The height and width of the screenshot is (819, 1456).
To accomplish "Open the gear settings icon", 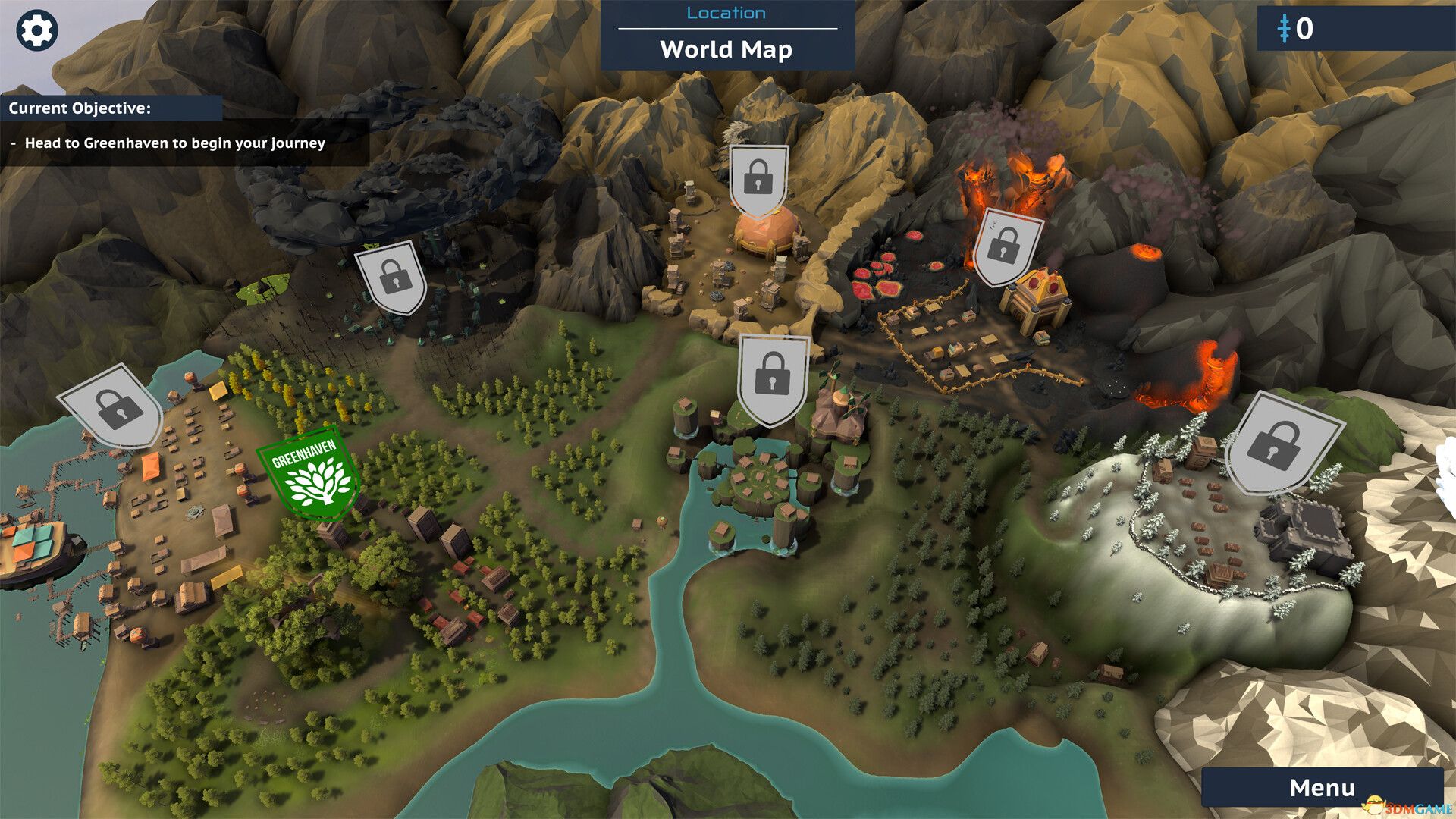I will click(36, 31).
